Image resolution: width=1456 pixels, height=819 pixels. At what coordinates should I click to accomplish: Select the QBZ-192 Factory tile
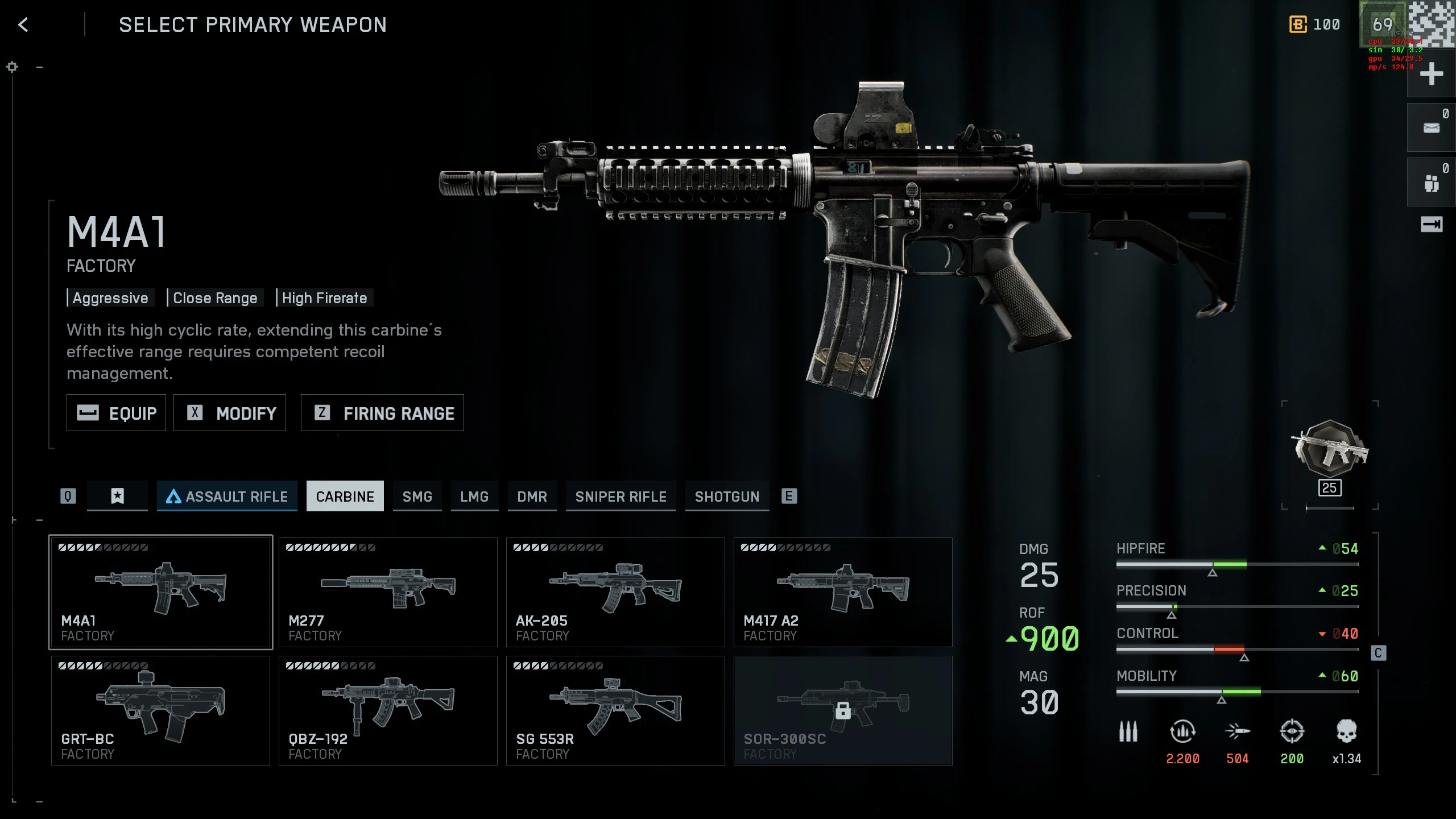pos(388,710)
